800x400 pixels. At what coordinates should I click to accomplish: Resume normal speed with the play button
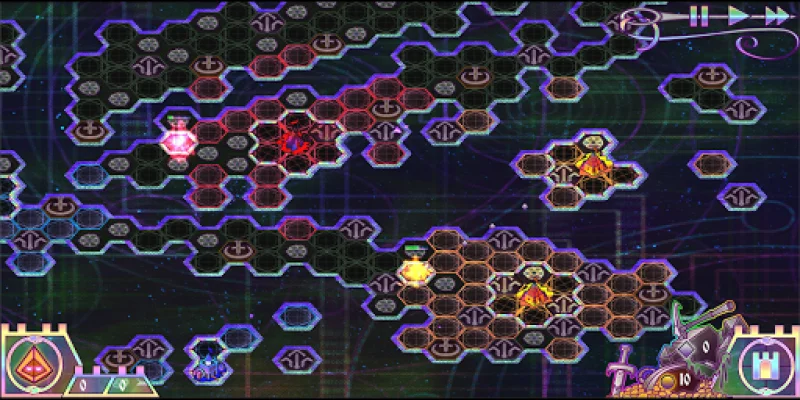tap(738, 15)
